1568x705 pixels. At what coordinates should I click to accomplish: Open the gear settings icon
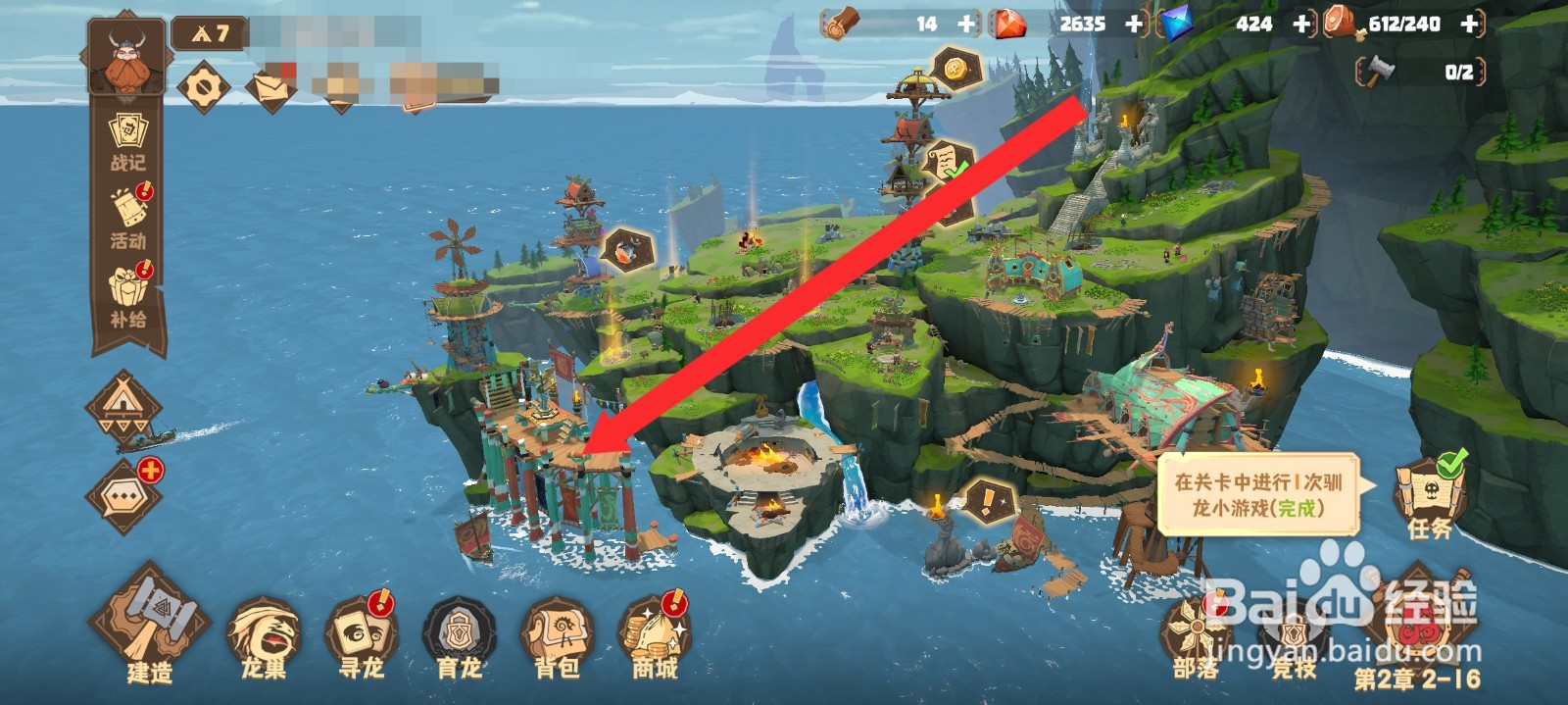[x=203, y=88]
